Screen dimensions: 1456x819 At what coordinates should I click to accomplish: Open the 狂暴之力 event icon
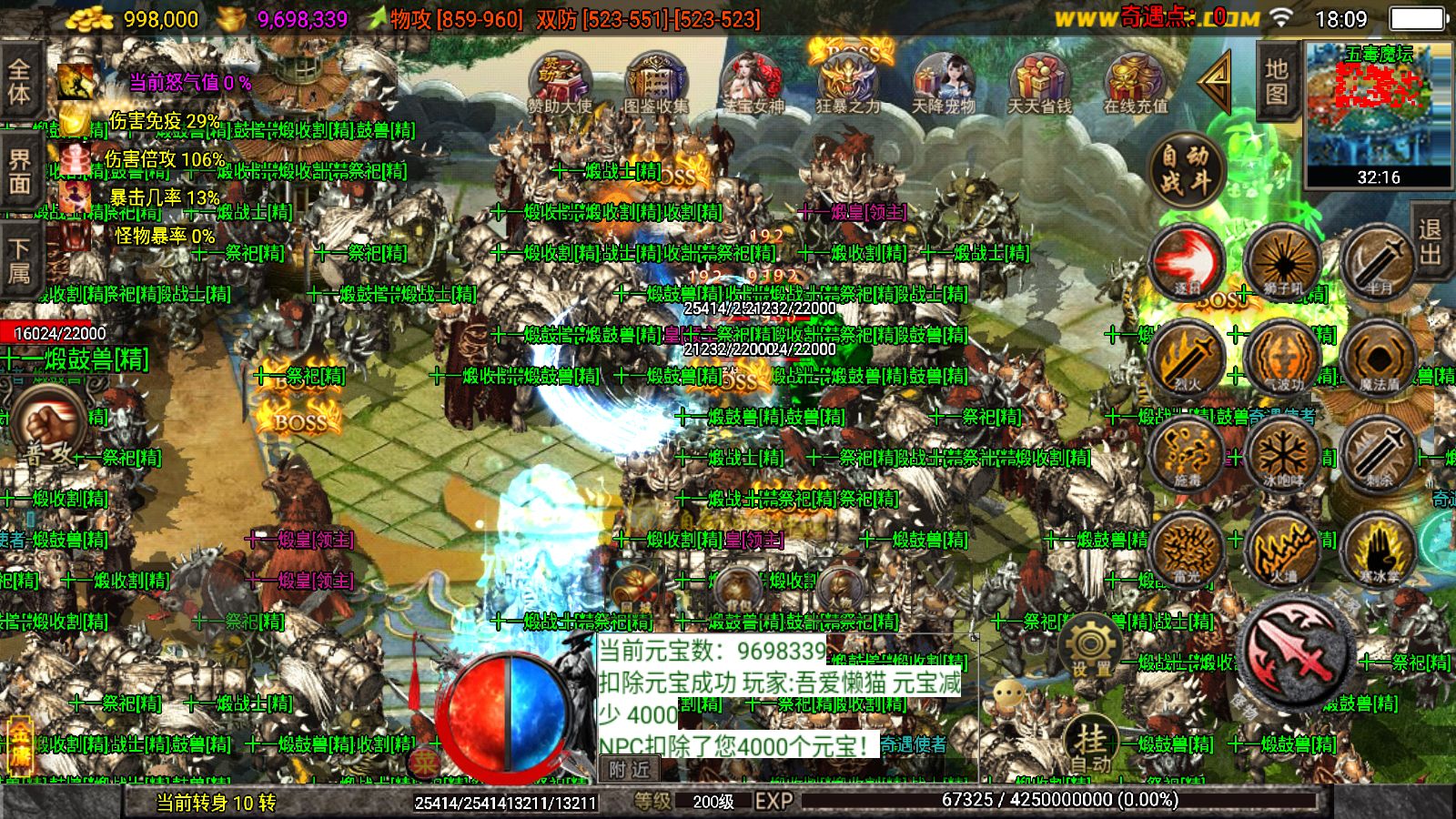tap(851, 77)
